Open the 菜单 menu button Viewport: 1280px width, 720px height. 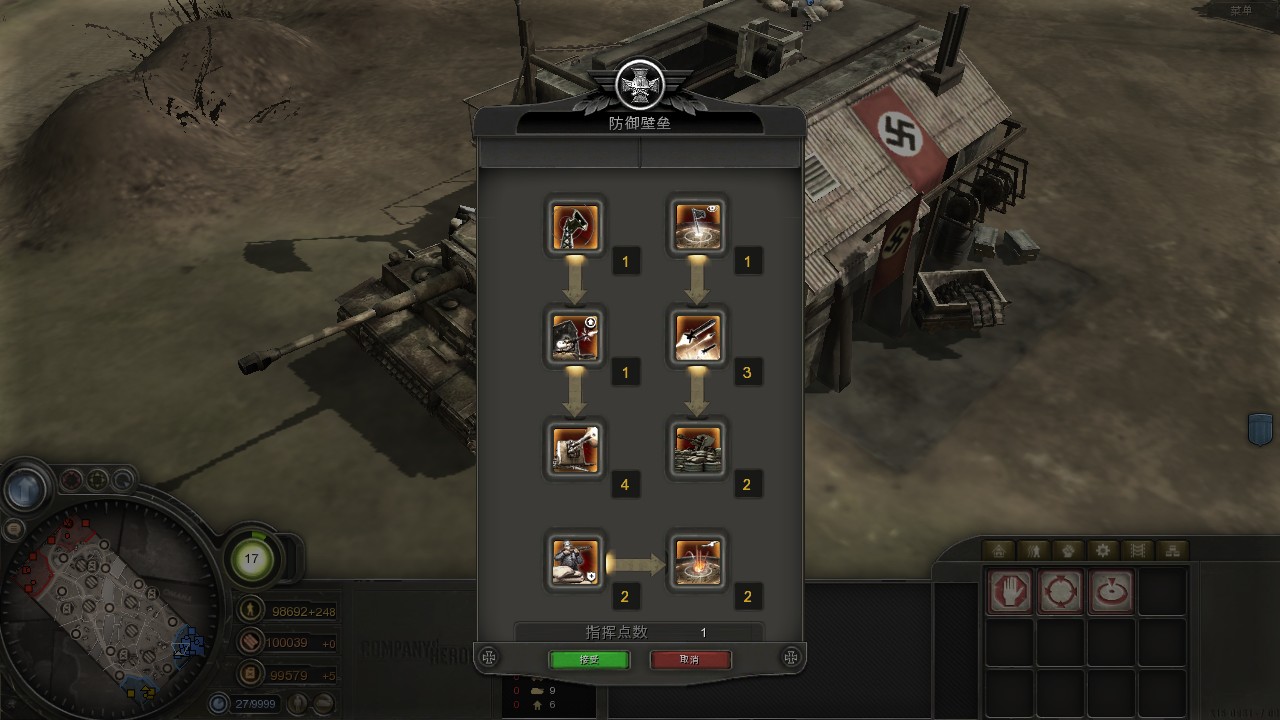tap(1241, 10)
